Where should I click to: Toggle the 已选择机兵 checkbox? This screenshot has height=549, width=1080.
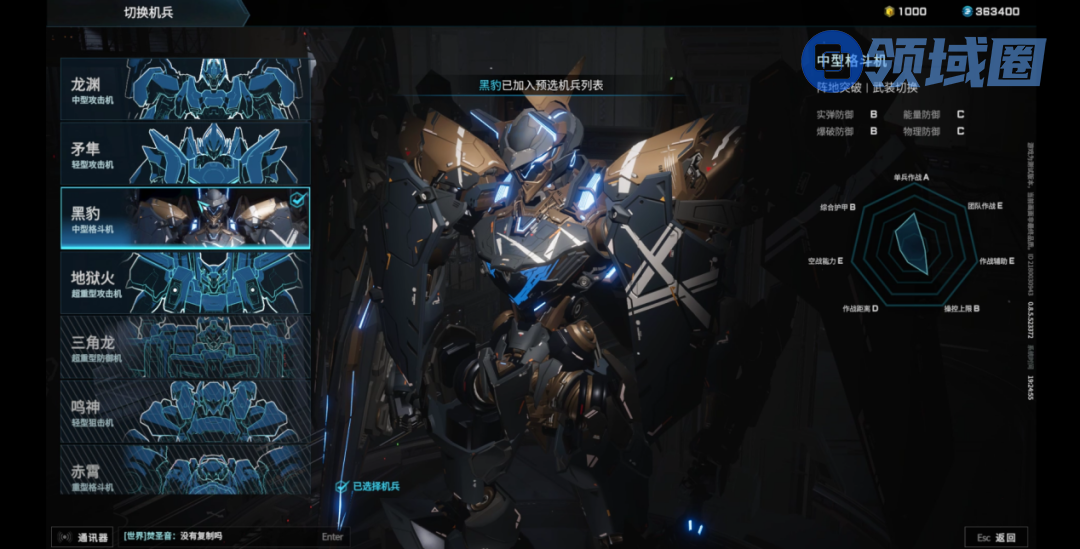[x=342, y=486]
